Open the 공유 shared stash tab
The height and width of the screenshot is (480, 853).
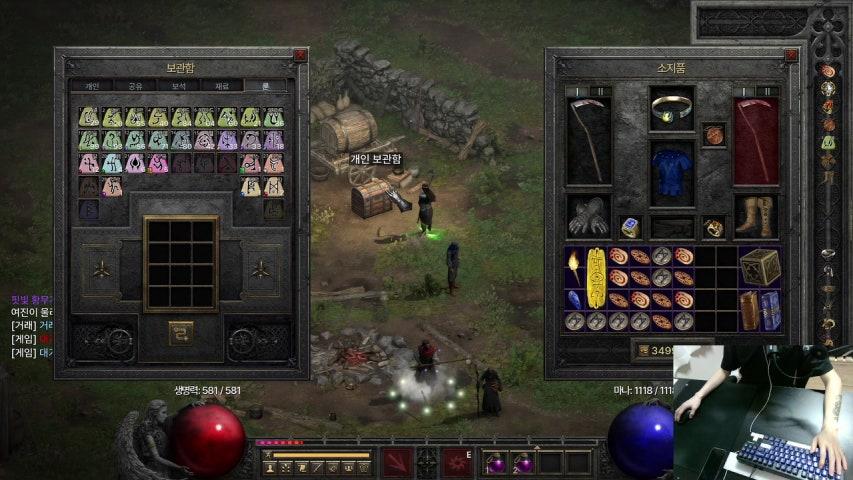pyautogui.click(x=136, y=86)
